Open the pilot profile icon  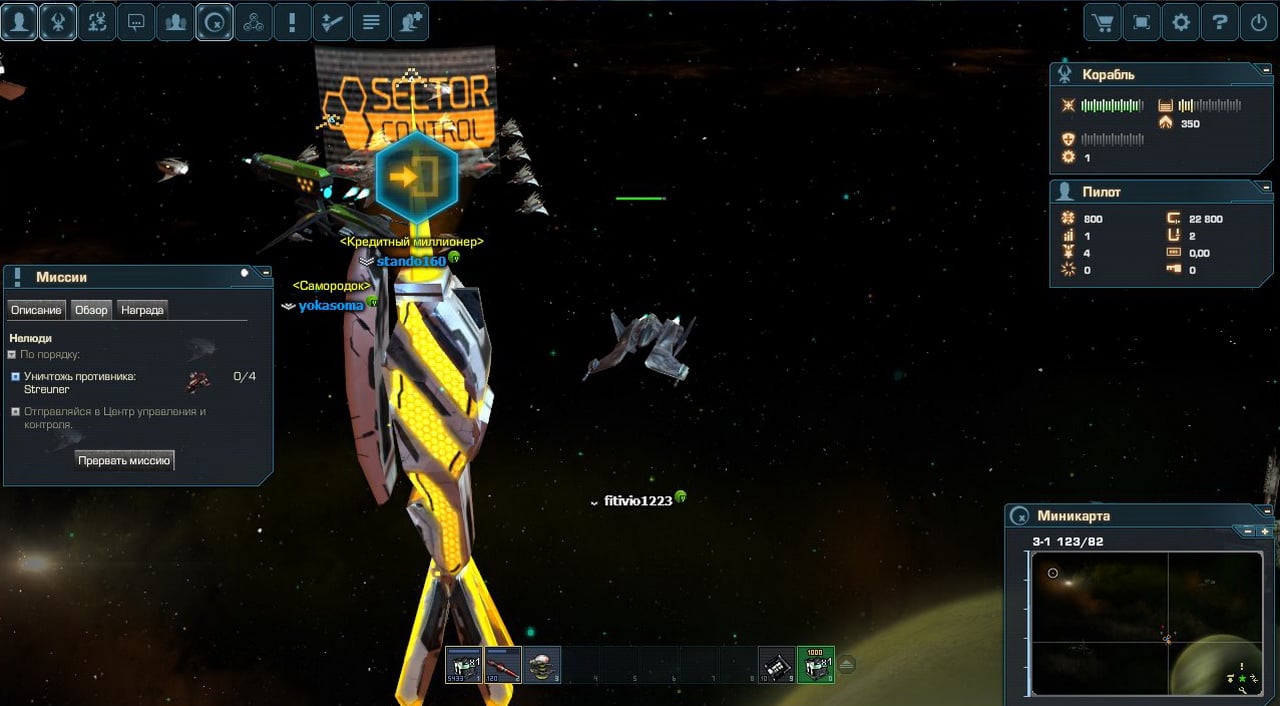19,21
